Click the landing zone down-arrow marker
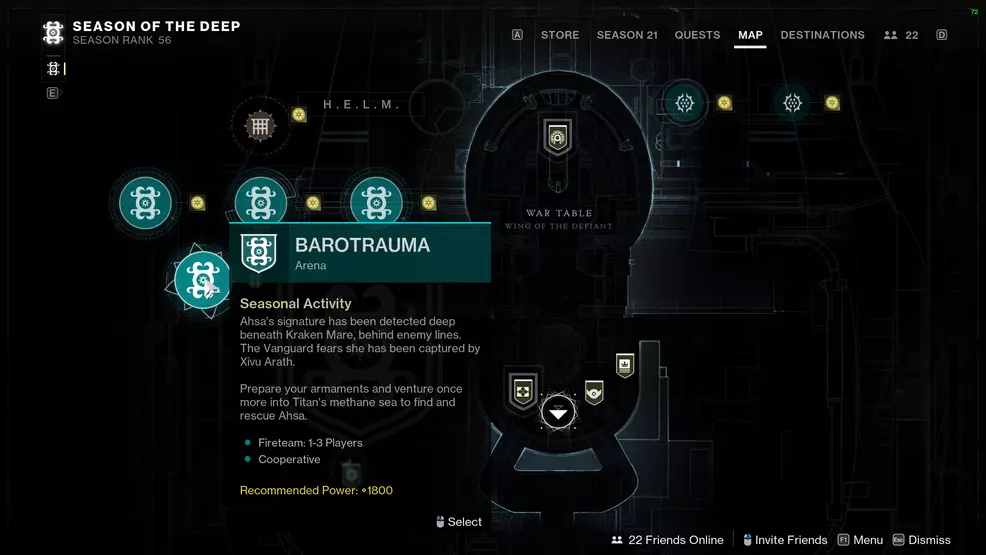This screenshot has width=986, height=555. (558, 412)
